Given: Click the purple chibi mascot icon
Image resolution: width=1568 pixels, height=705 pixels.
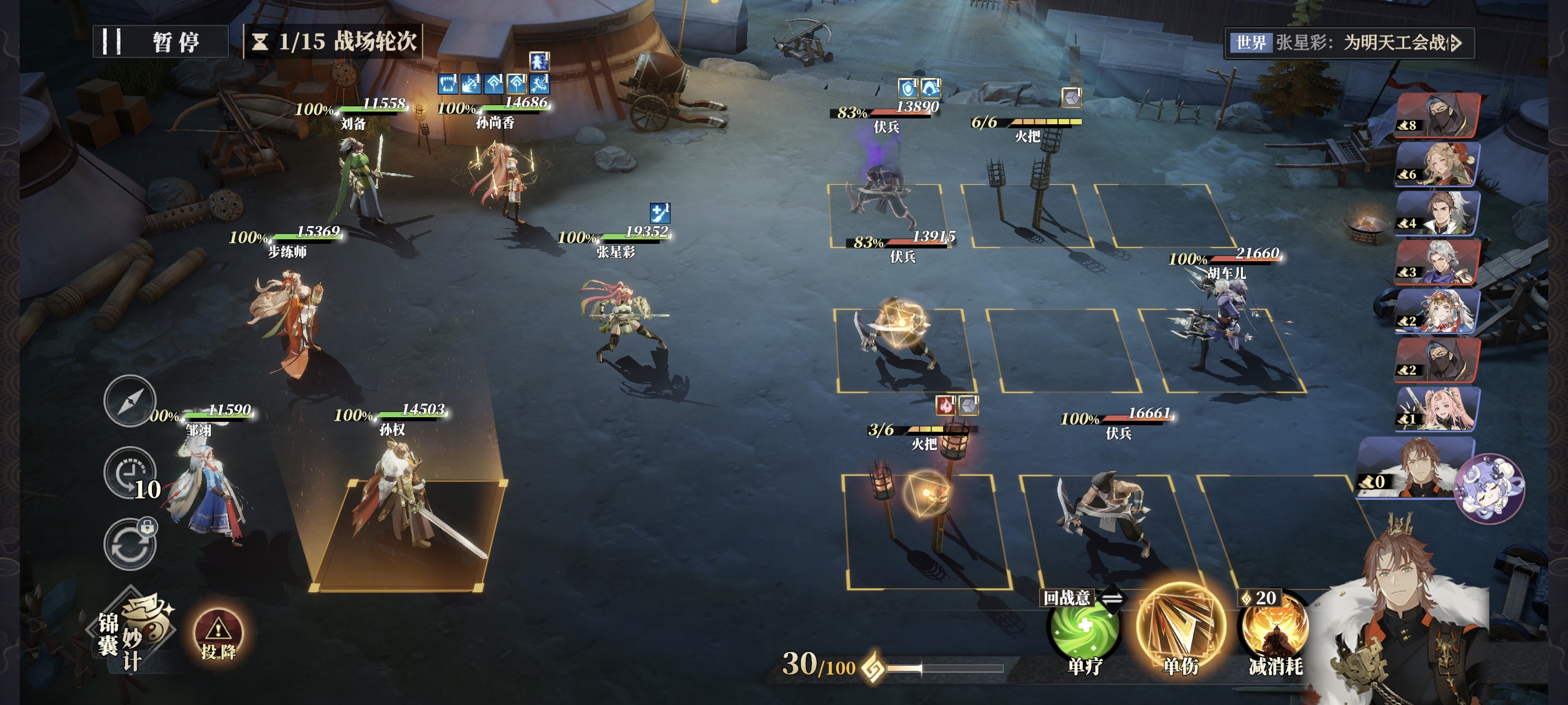Looking at the screenshot, I should [1488, 488].
